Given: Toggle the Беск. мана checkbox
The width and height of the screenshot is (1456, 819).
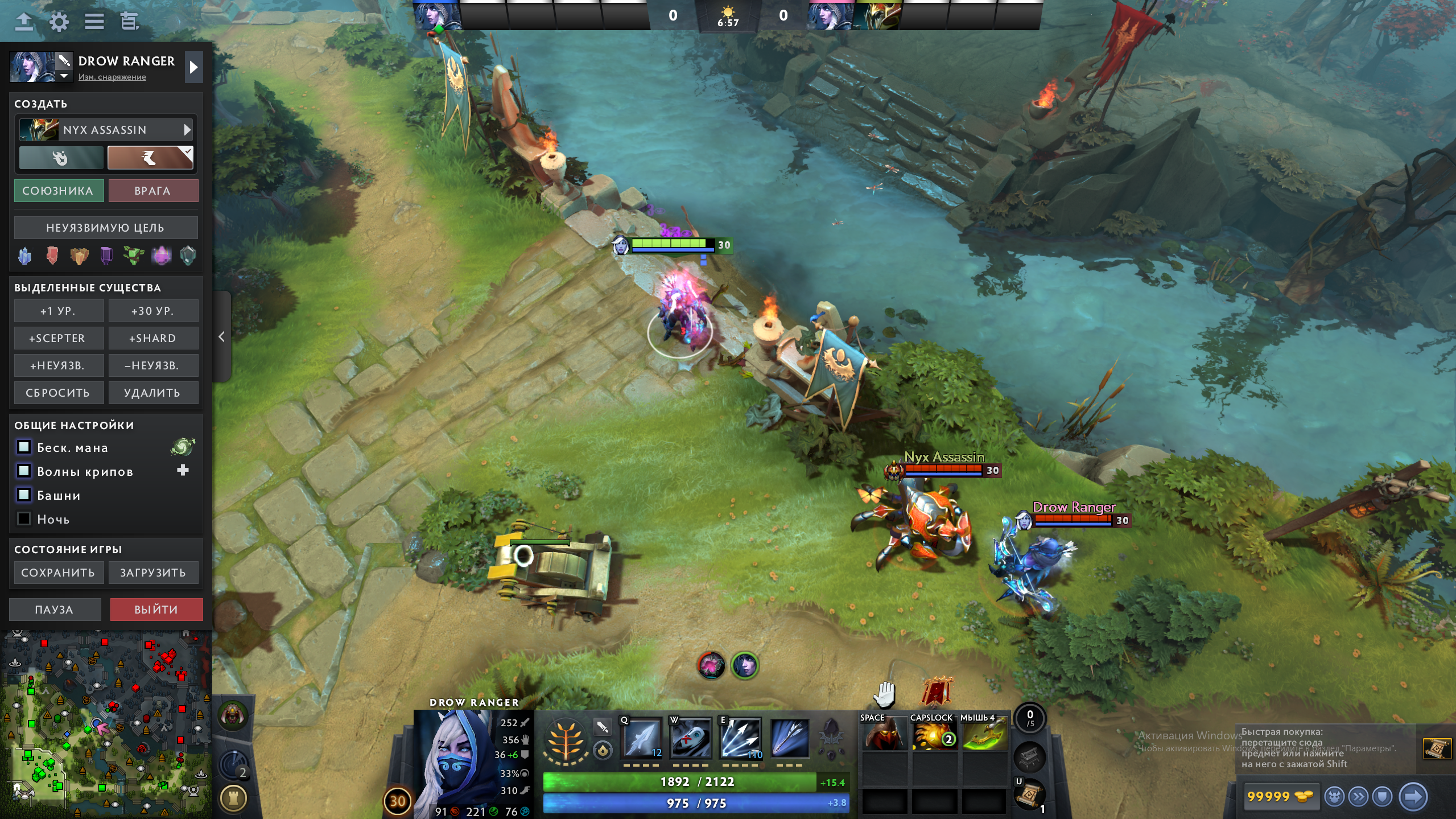Looking at the screenshot, I should 24,447.
